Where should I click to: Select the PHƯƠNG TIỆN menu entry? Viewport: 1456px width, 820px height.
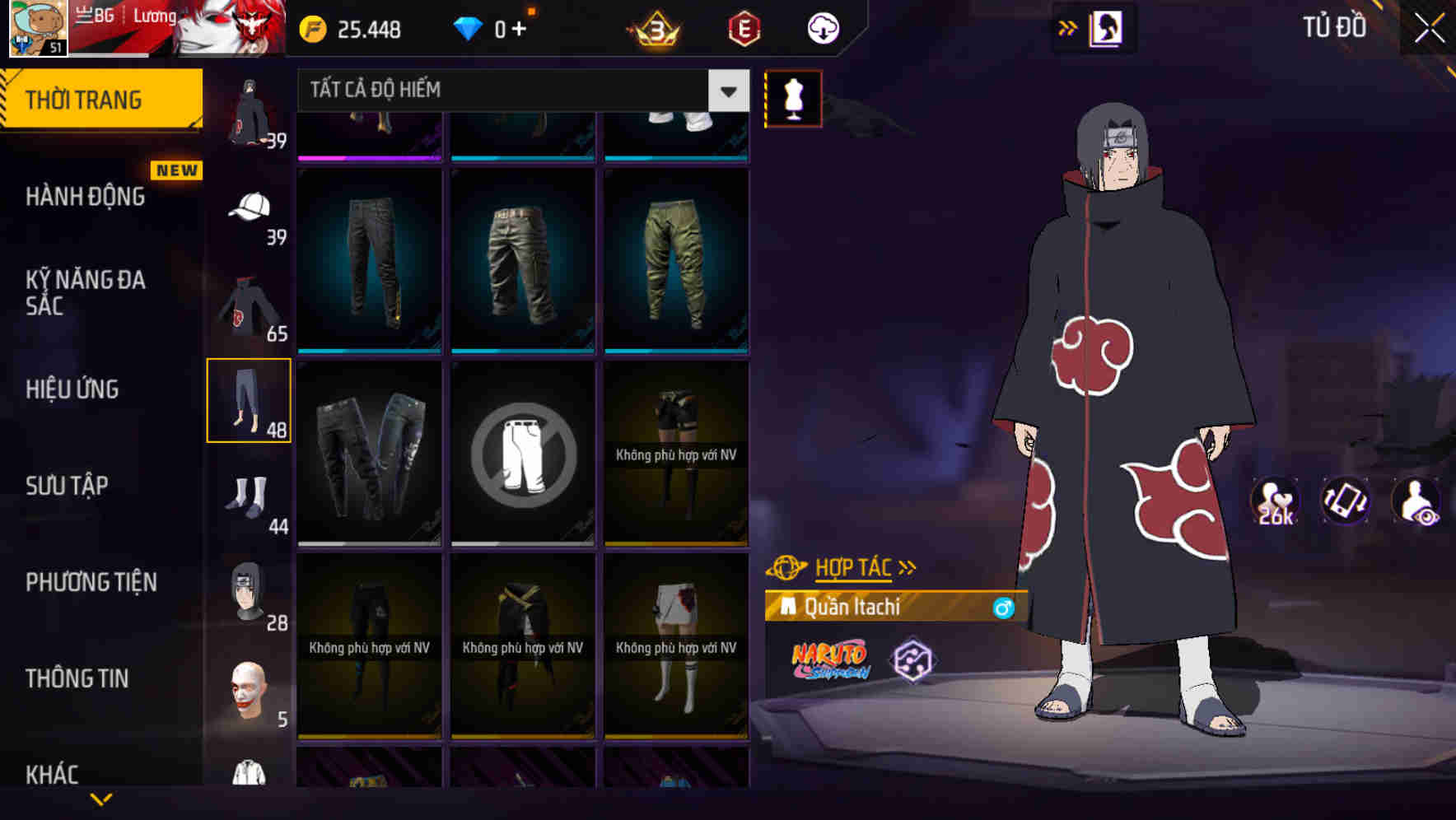point(91,582)
